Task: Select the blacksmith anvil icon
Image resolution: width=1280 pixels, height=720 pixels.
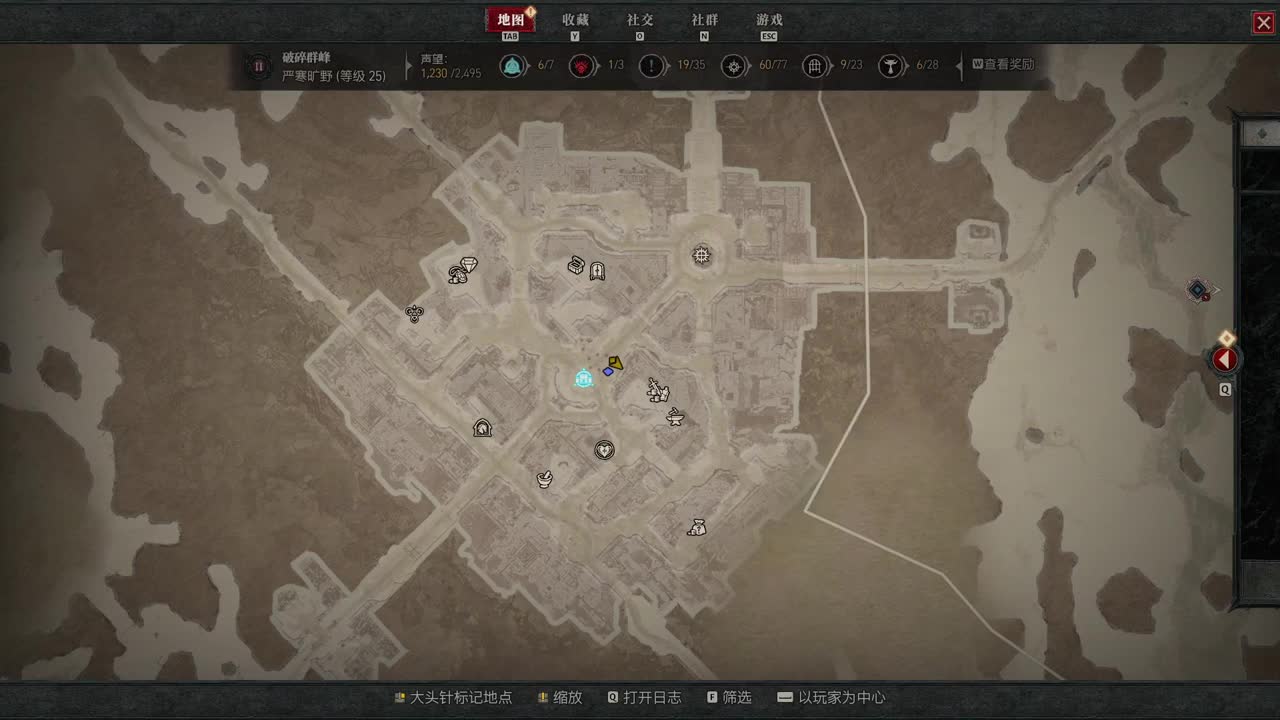Action: (674, 418)
